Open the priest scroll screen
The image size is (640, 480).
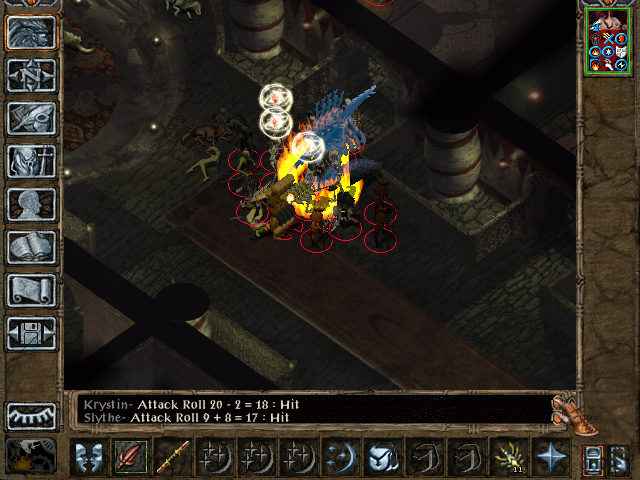(x=32, y=290)
